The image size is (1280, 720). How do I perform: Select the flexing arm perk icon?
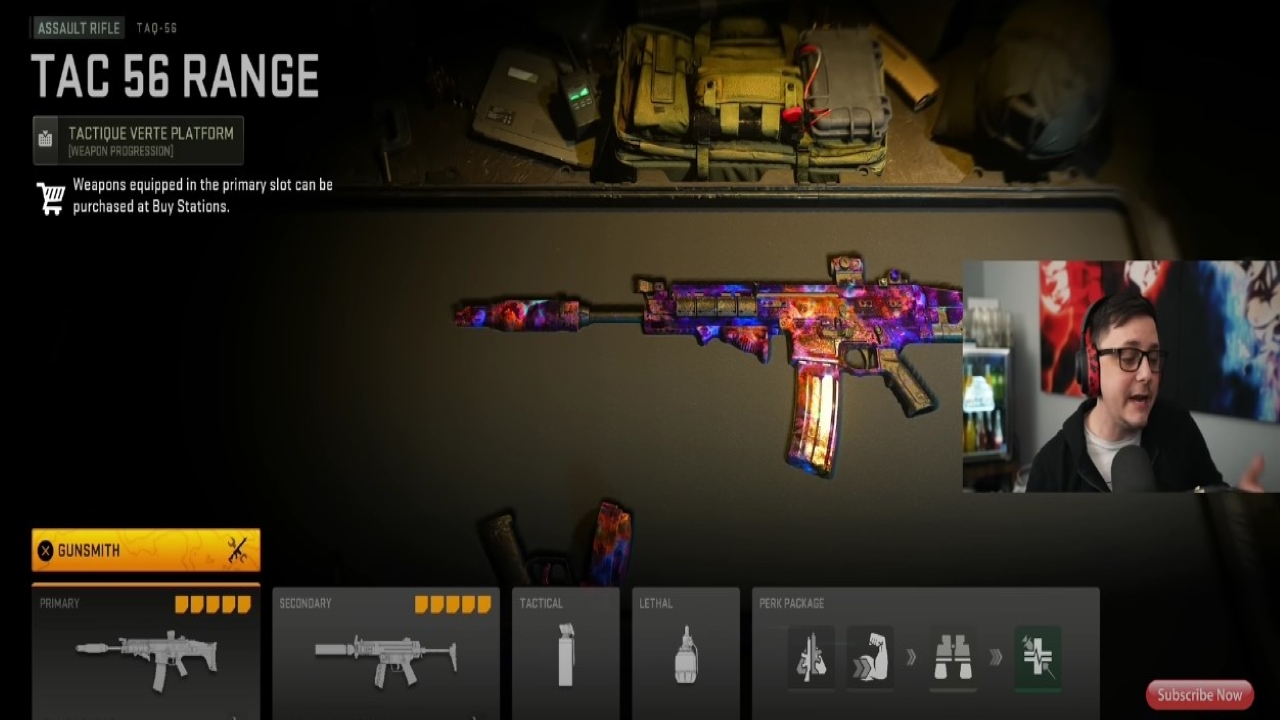pos(869,657)
